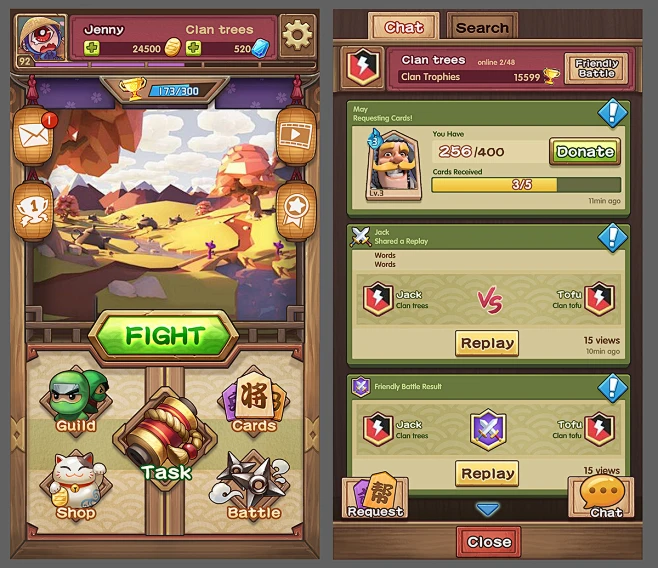Open the video replay lantern

pyautogui.click(x=295, y=136)
